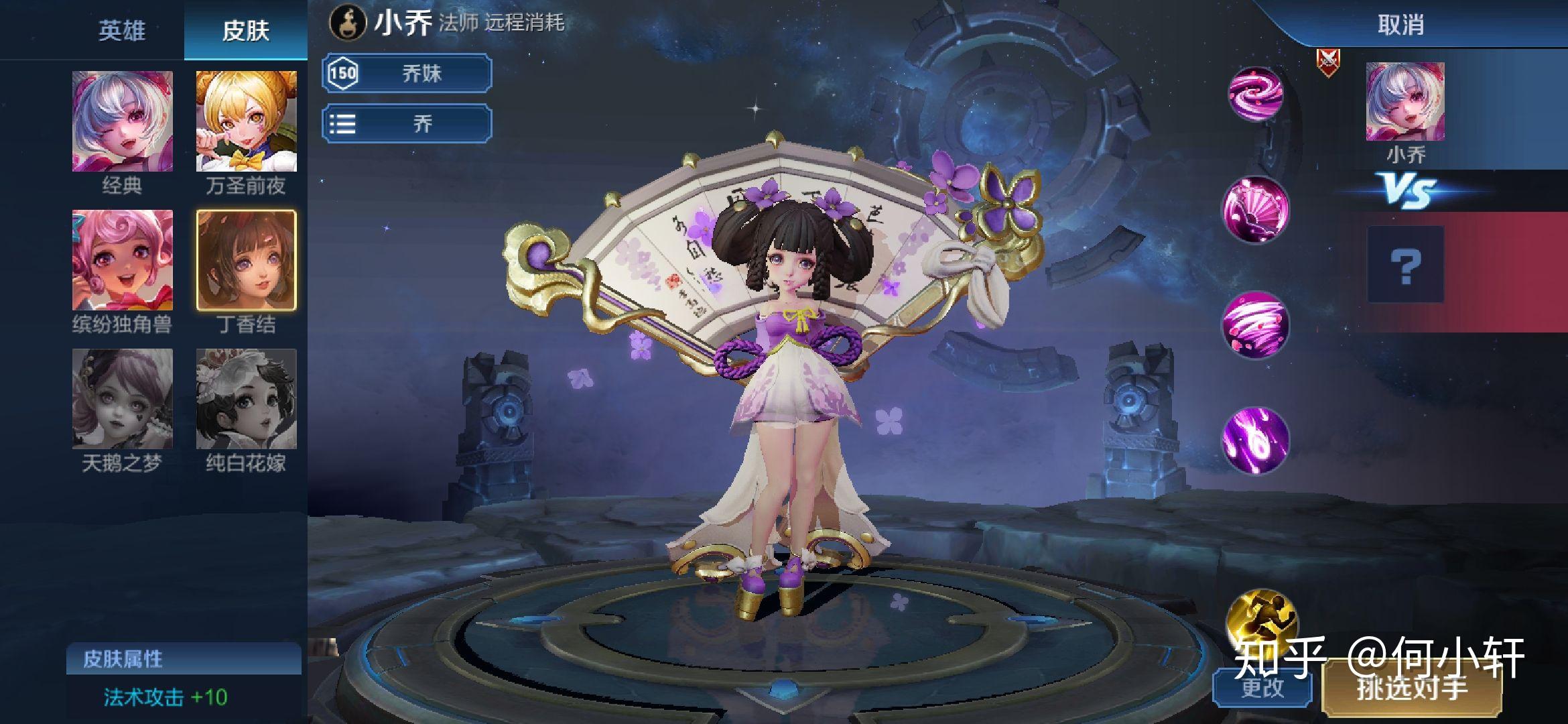Screen dimensions: 1568x724
Task: Choose an opponent with 挑选对手
Action: pos(1412,688)
